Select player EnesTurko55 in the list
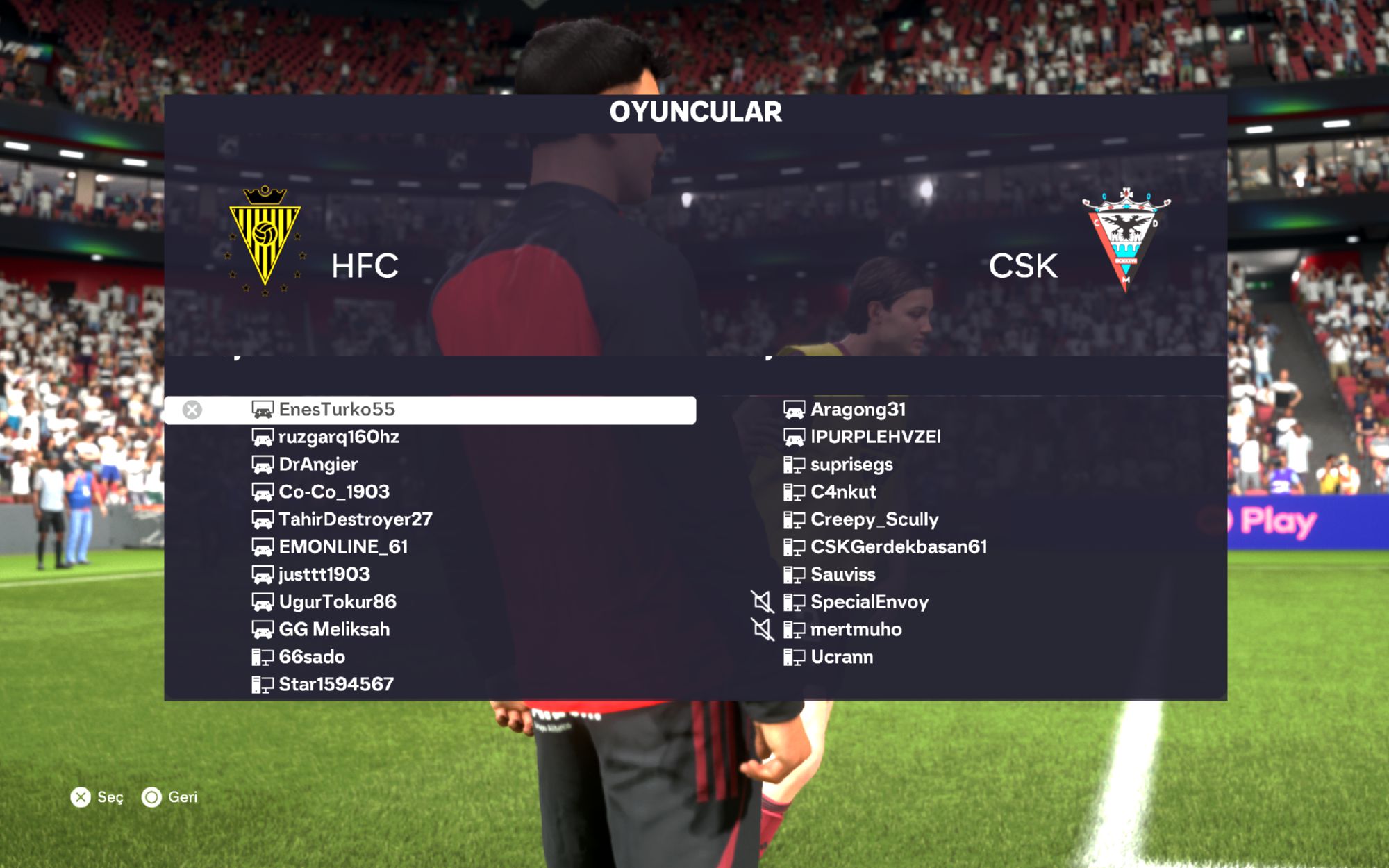This screenshot has width=1389, height=868. click(337, 410)
